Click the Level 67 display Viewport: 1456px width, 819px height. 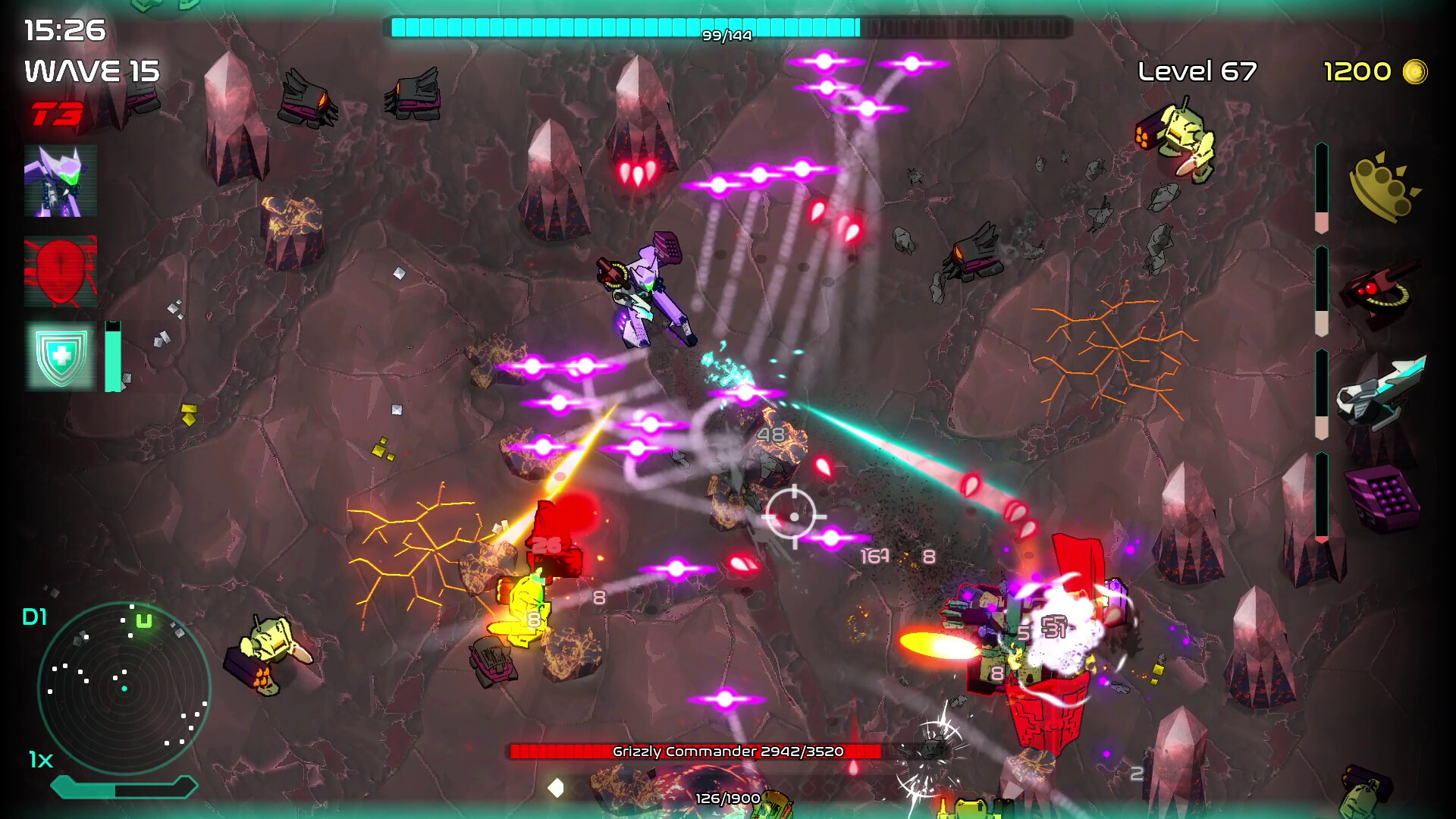[1197, 71]
